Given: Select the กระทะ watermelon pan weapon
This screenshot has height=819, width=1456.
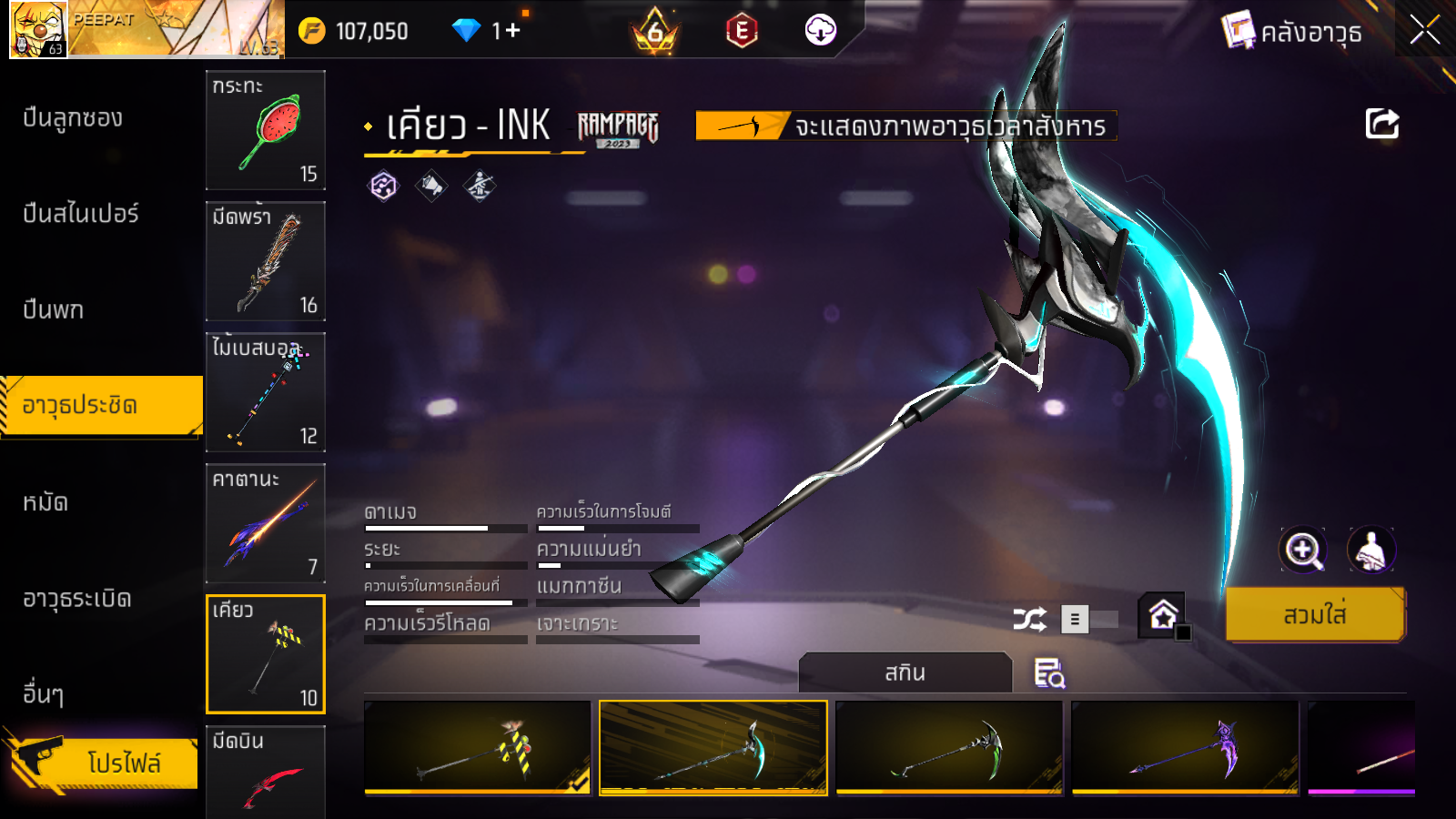Looking at the screenshot, I should (x=265, y=130).
